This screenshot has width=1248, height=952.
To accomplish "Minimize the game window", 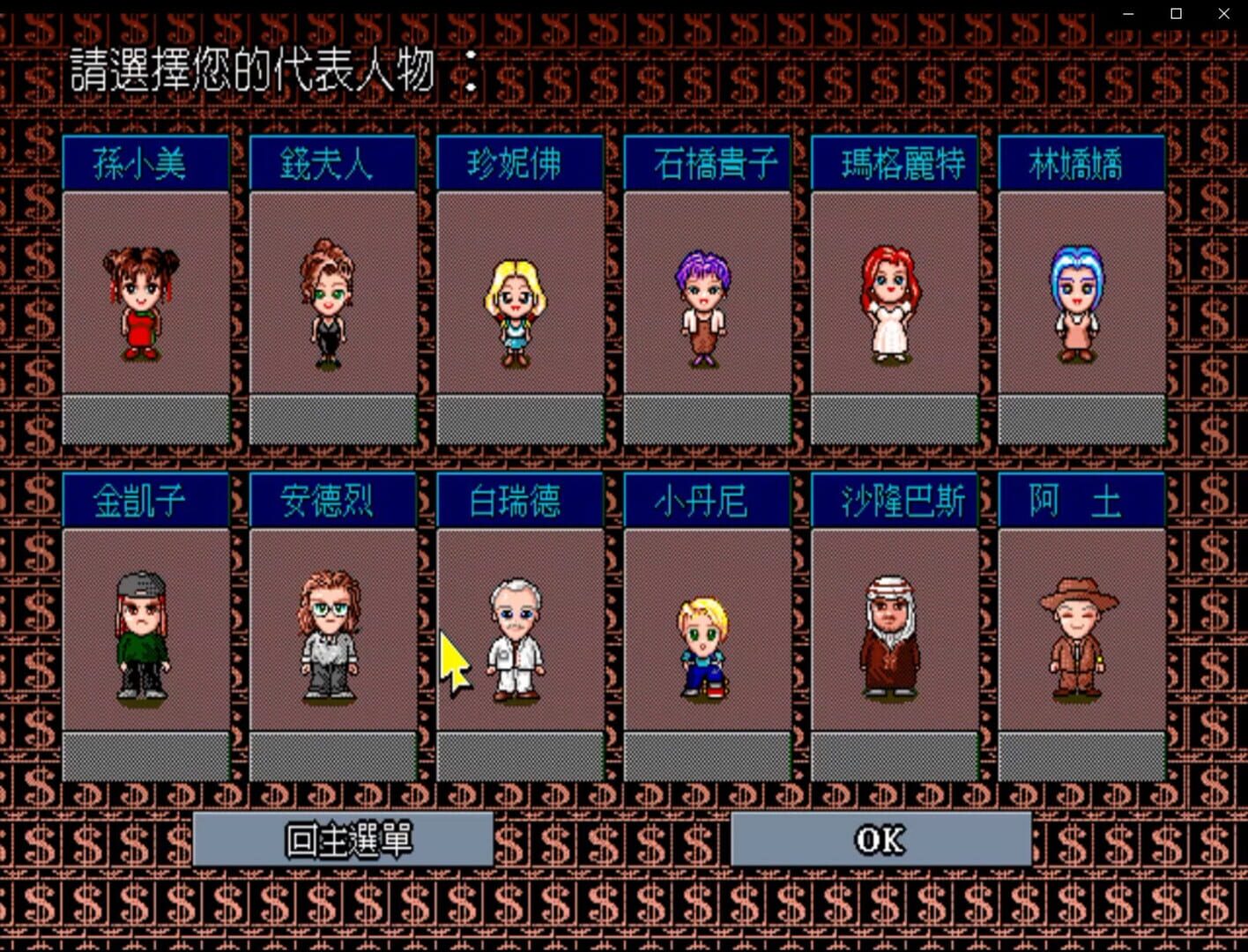I will point(1128,13).
